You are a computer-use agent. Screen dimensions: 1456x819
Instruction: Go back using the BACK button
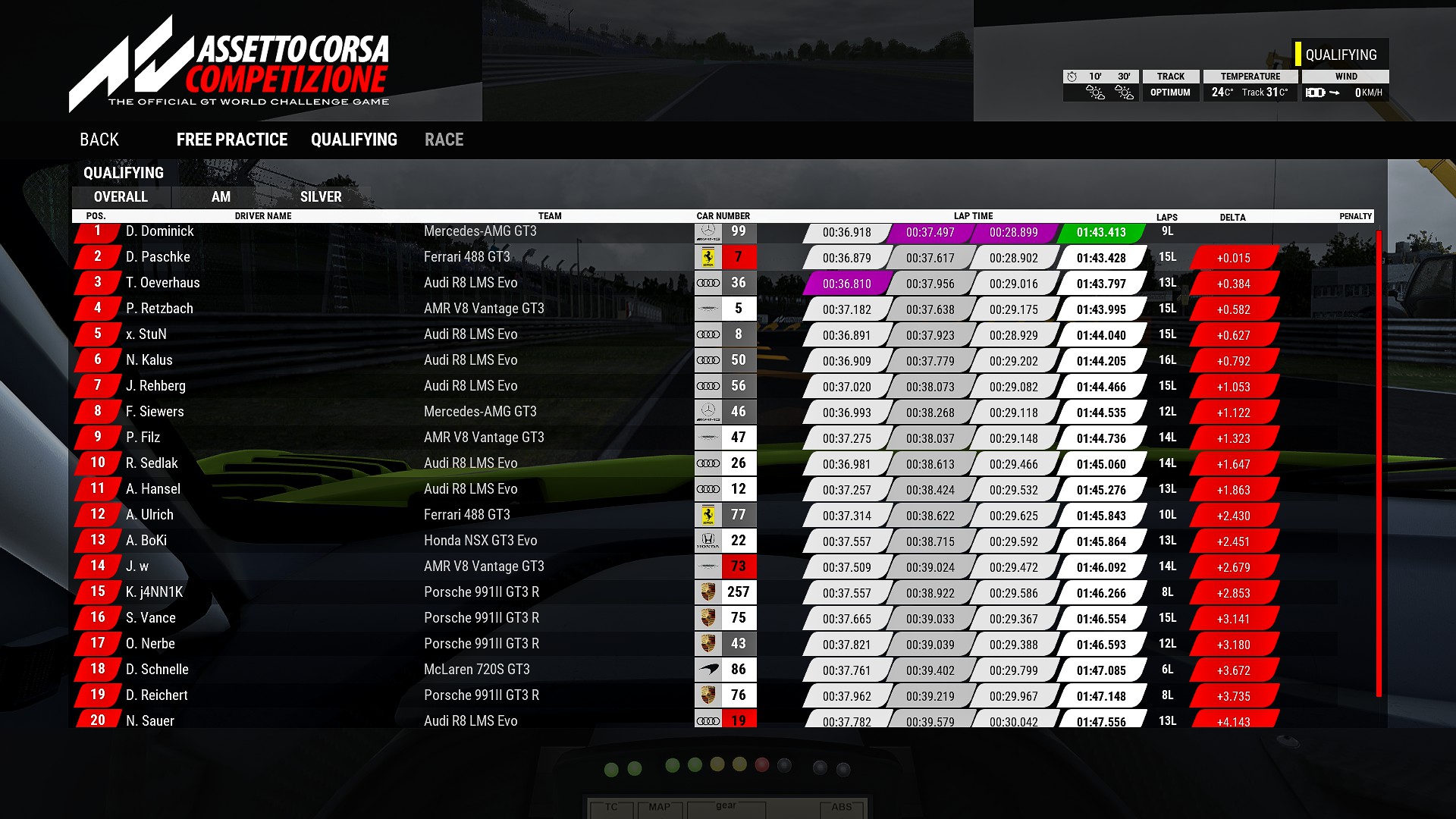point(99,140)
